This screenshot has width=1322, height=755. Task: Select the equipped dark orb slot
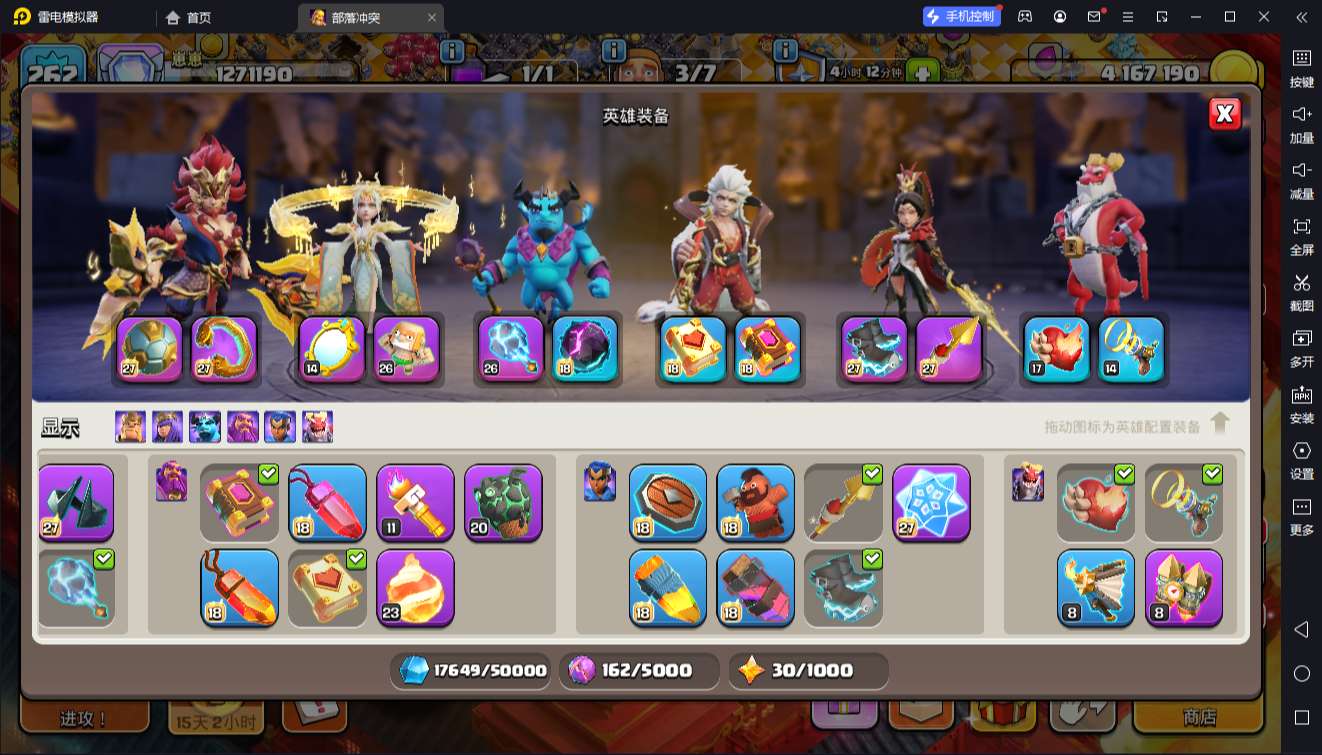pos(585,349)
